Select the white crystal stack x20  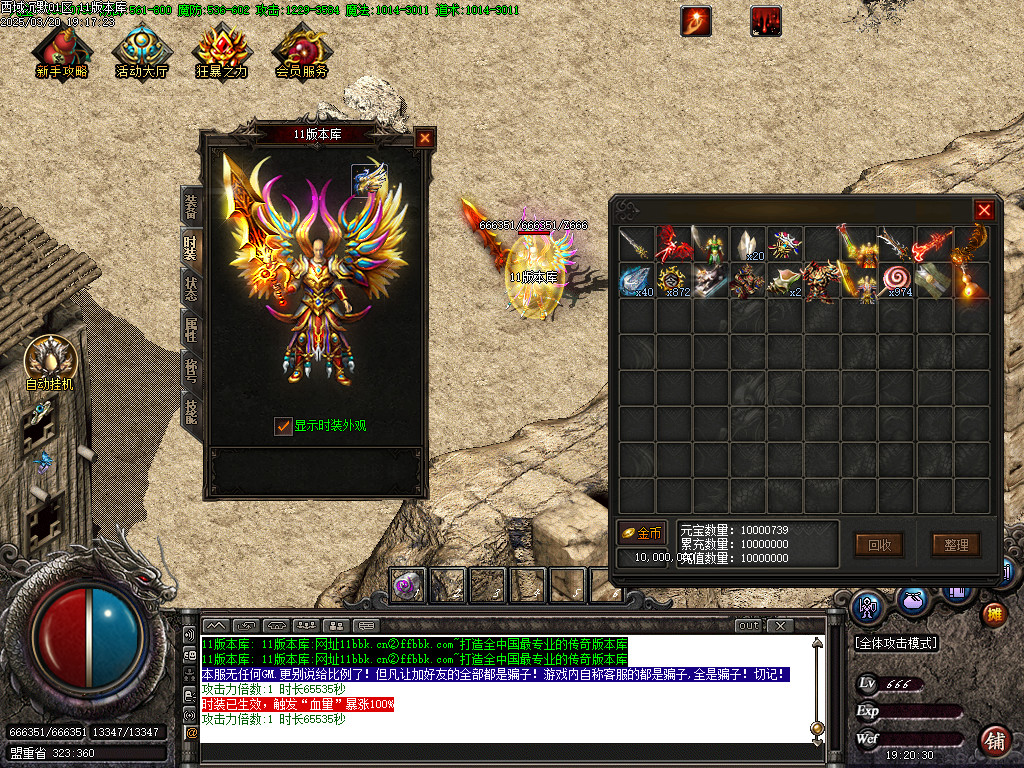pos(747,244)
